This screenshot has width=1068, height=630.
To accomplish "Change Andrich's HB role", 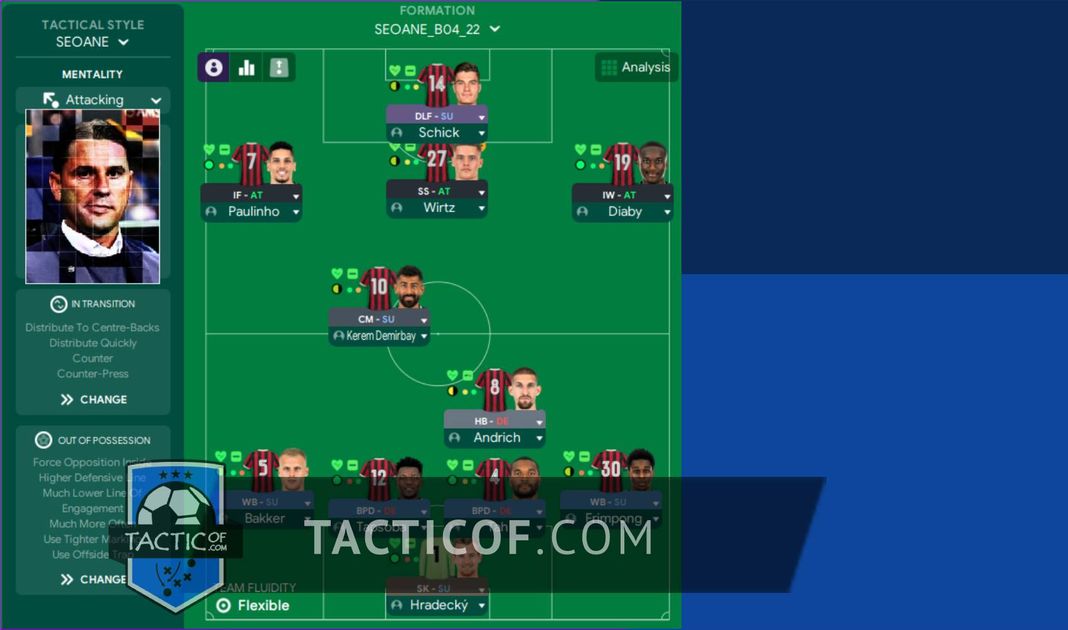I will pyautogui.click(x=496, y=421).
